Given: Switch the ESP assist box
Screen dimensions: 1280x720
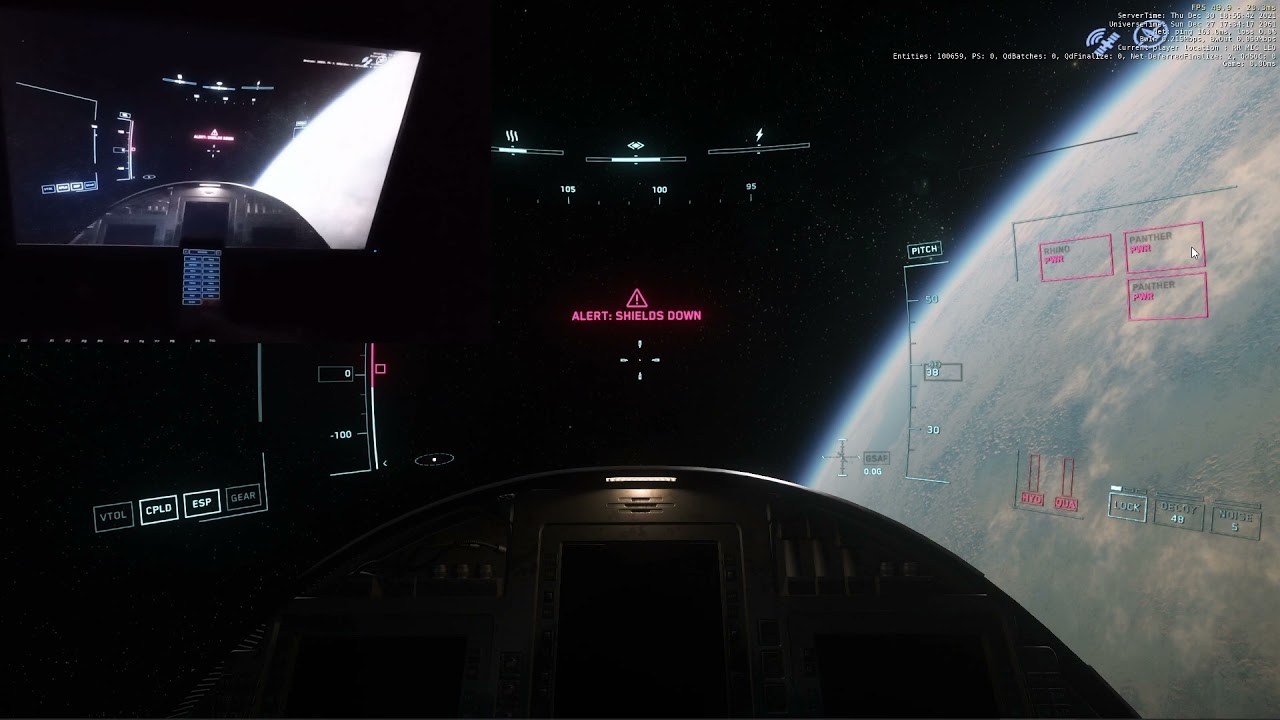Looking at the screenshot, I should click(202, 503).
